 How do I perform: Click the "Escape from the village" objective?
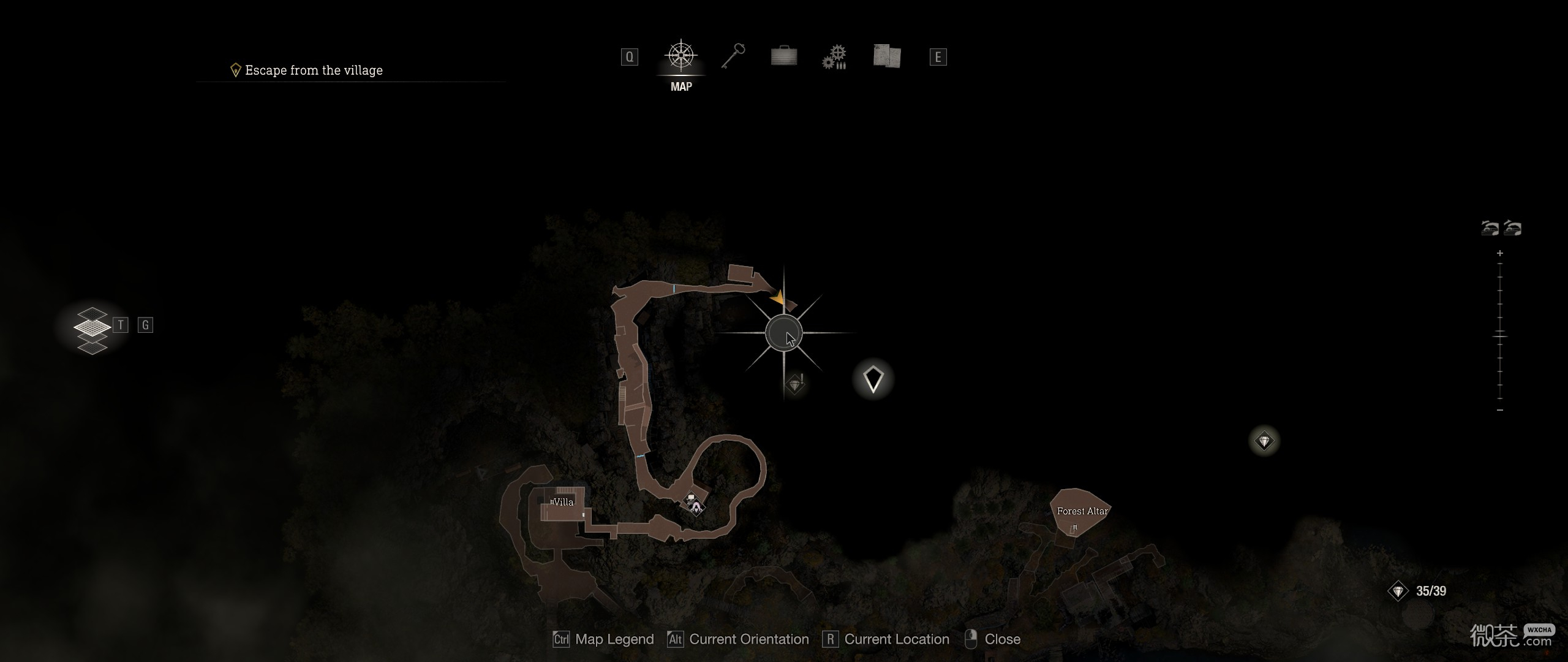(x=314, y=70)
